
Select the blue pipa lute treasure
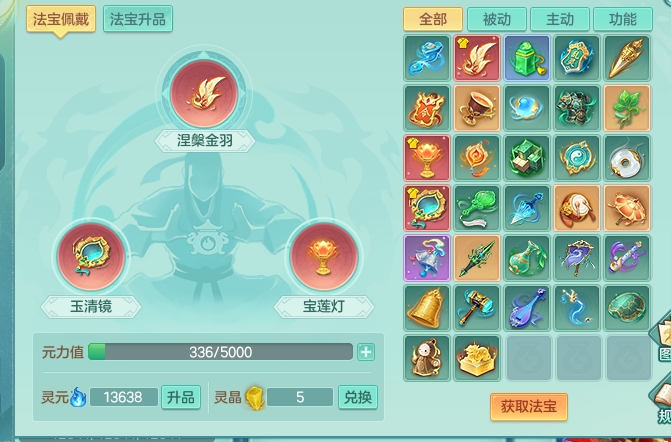527,307
